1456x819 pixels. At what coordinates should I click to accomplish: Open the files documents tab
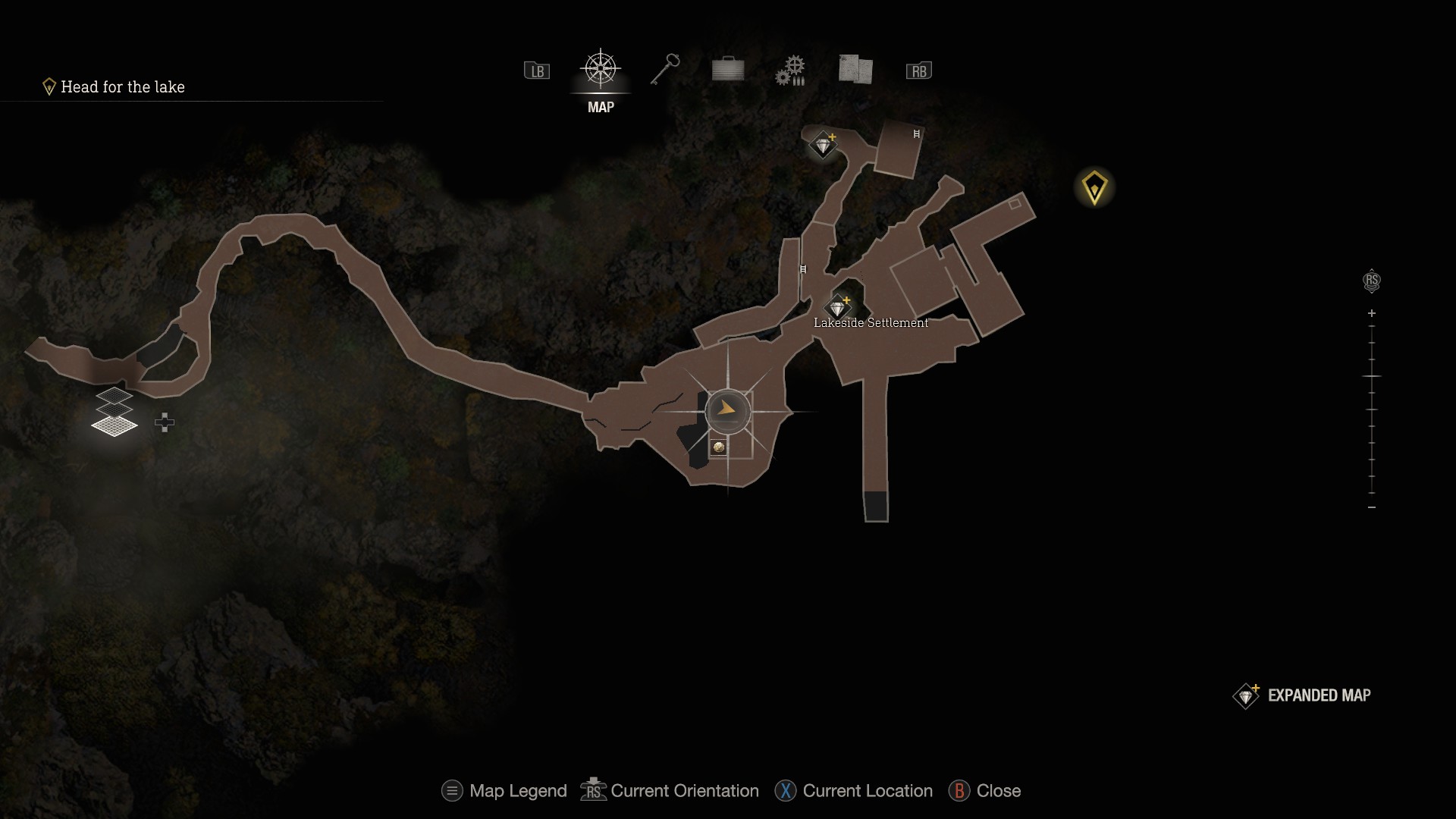[x=855, y=70]
